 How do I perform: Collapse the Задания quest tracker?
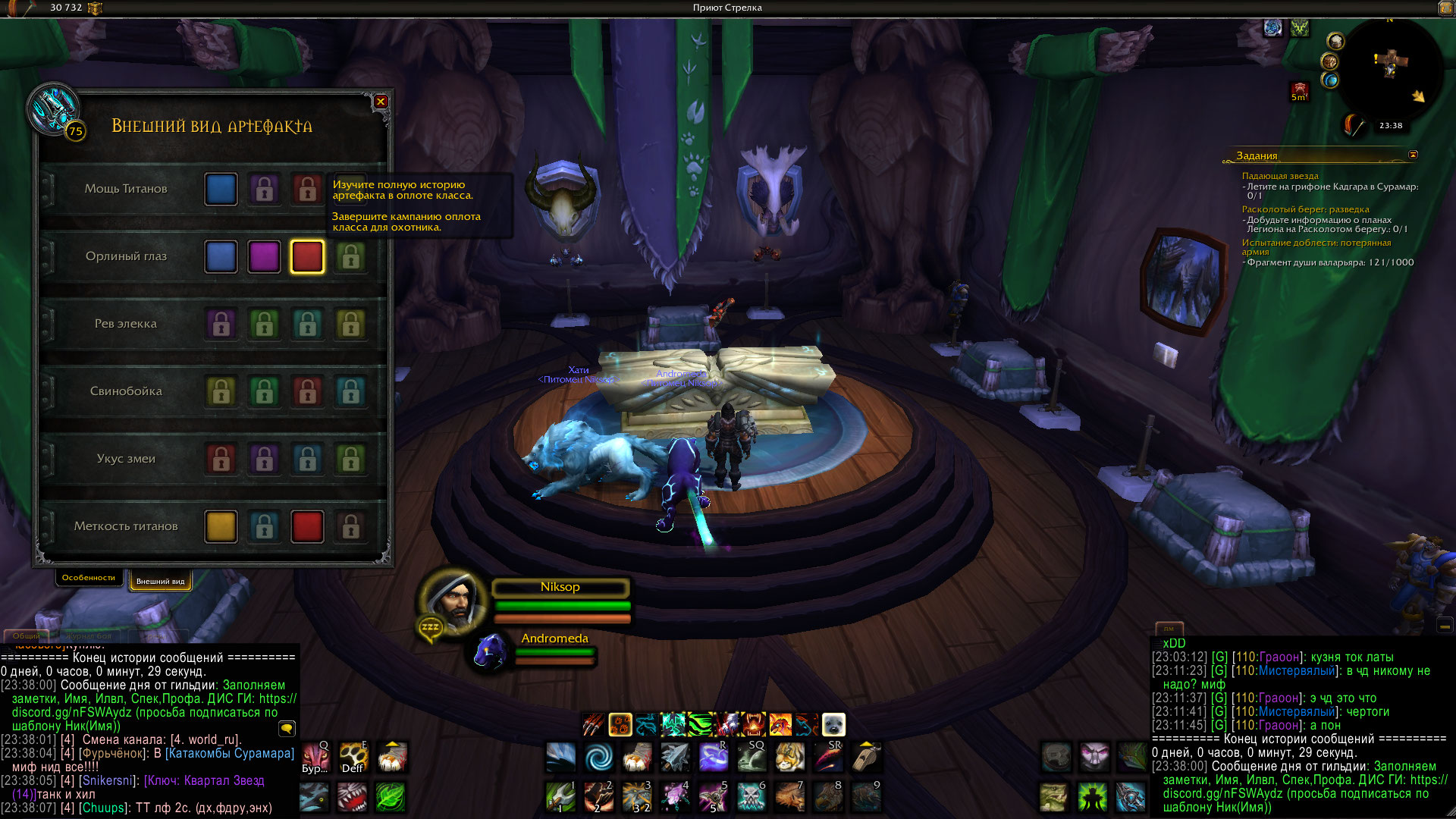point(1413,155)
